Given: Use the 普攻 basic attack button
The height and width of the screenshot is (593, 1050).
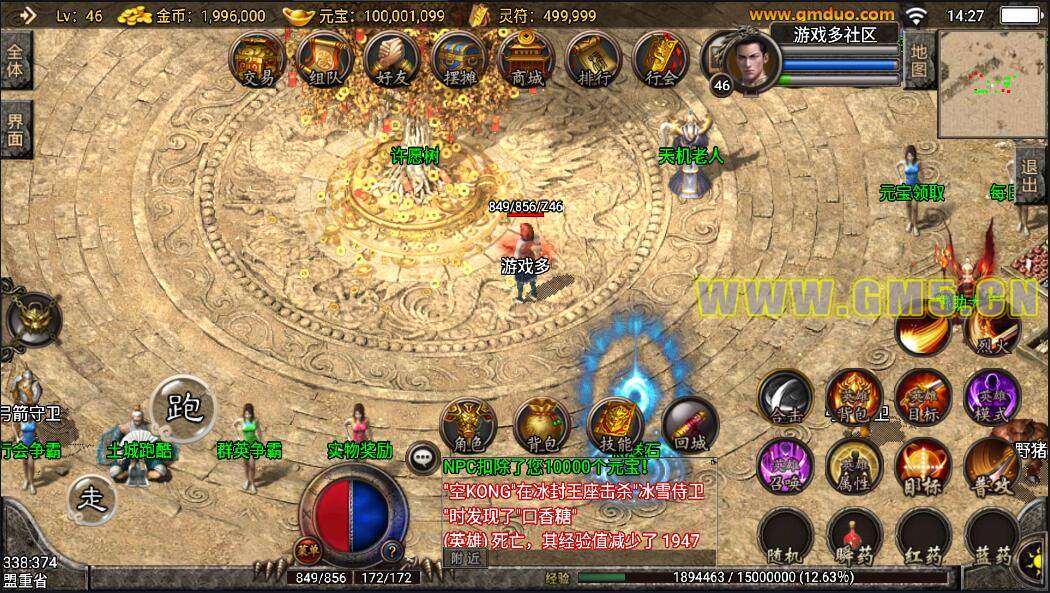Looking at the screenshot, I should pyautogui.click(x=992, y=466).
